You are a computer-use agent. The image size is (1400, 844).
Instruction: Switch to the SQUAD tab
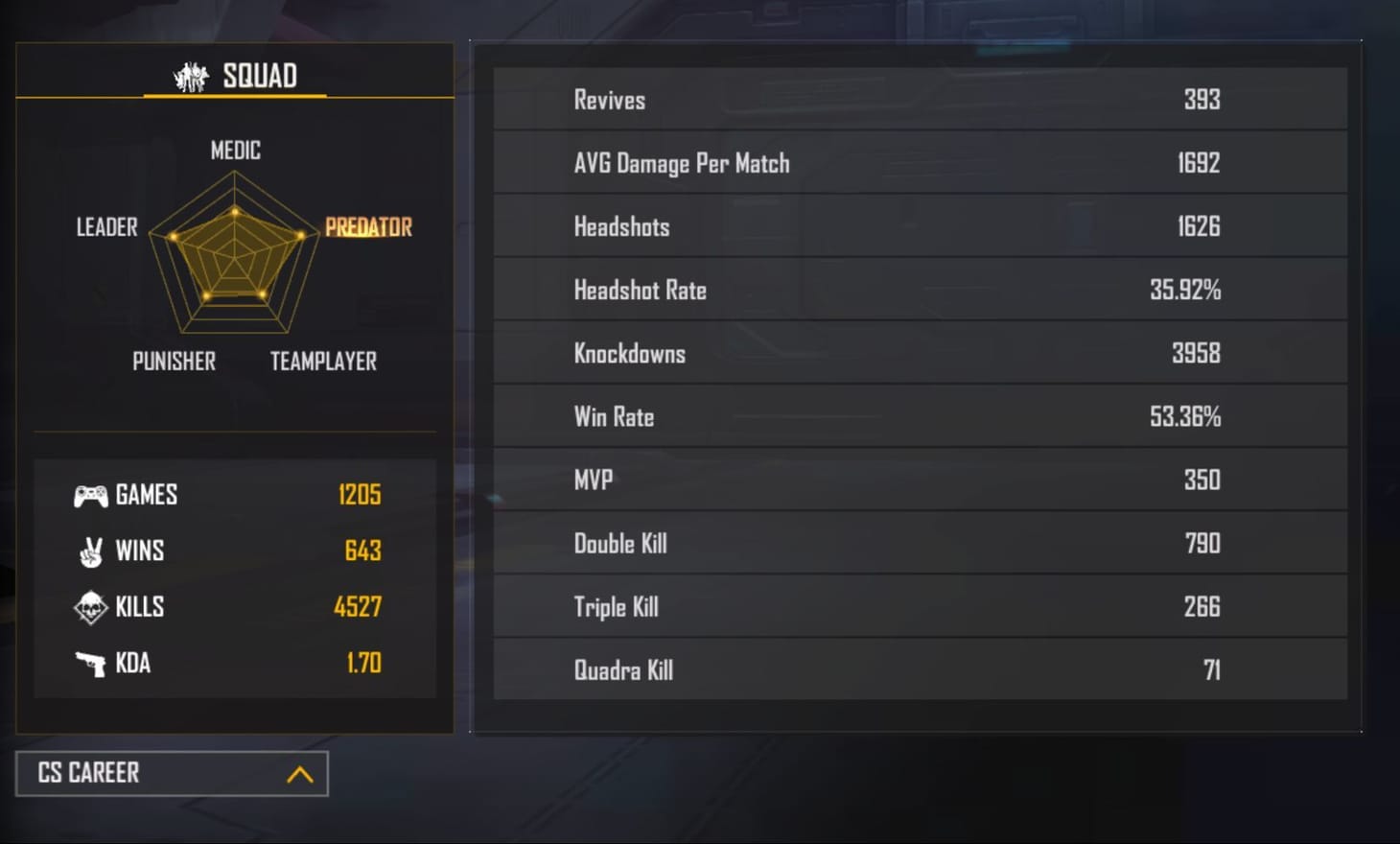(x=235, y=75)
